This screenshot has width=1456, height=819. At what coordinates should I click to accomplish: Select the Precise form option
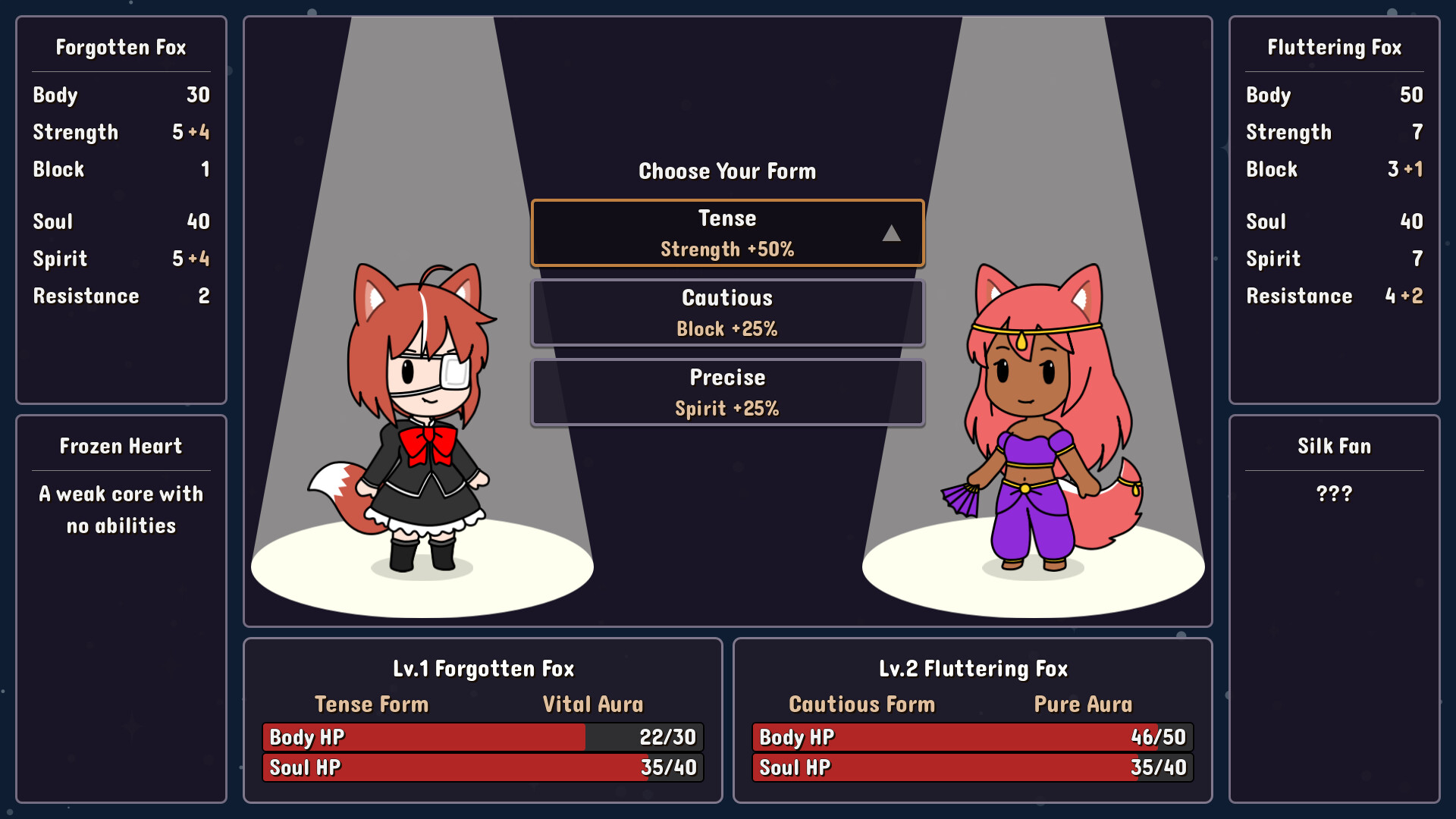point(726,391)
